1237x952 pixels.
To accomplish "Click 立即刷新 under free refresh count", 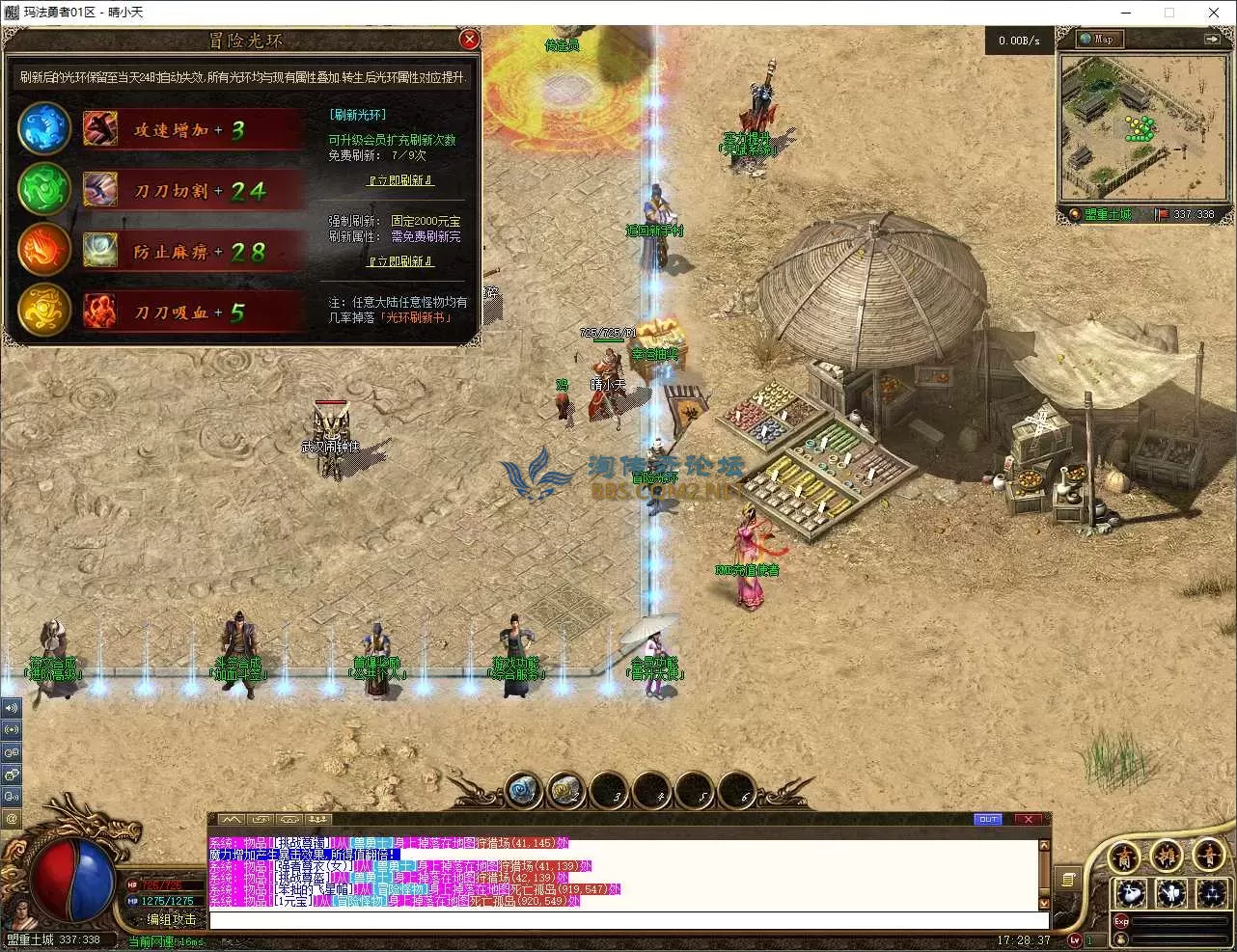I will coord(400,180).
